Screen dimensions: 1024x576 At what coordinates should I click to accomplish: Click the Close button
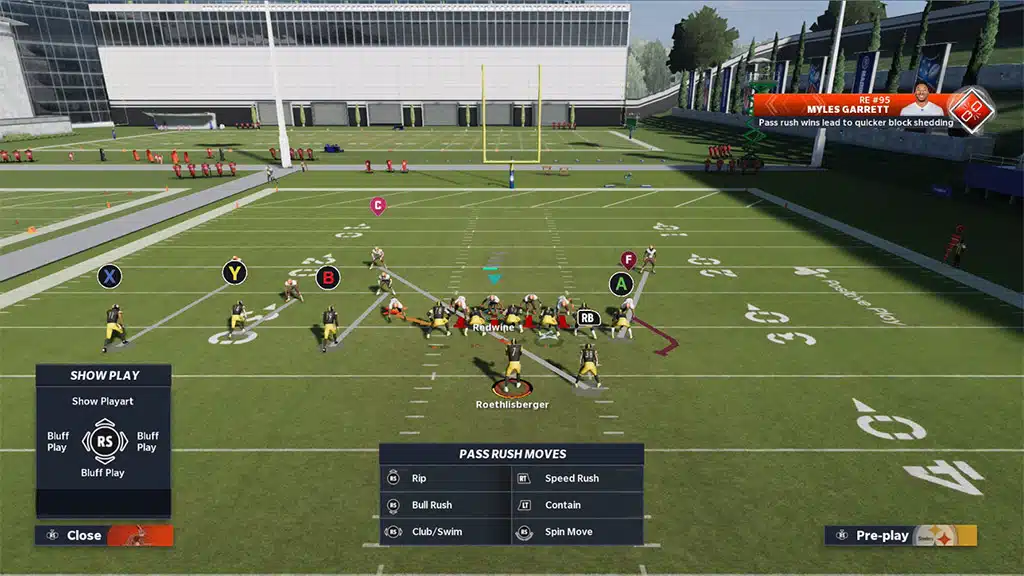pos(103,536)
